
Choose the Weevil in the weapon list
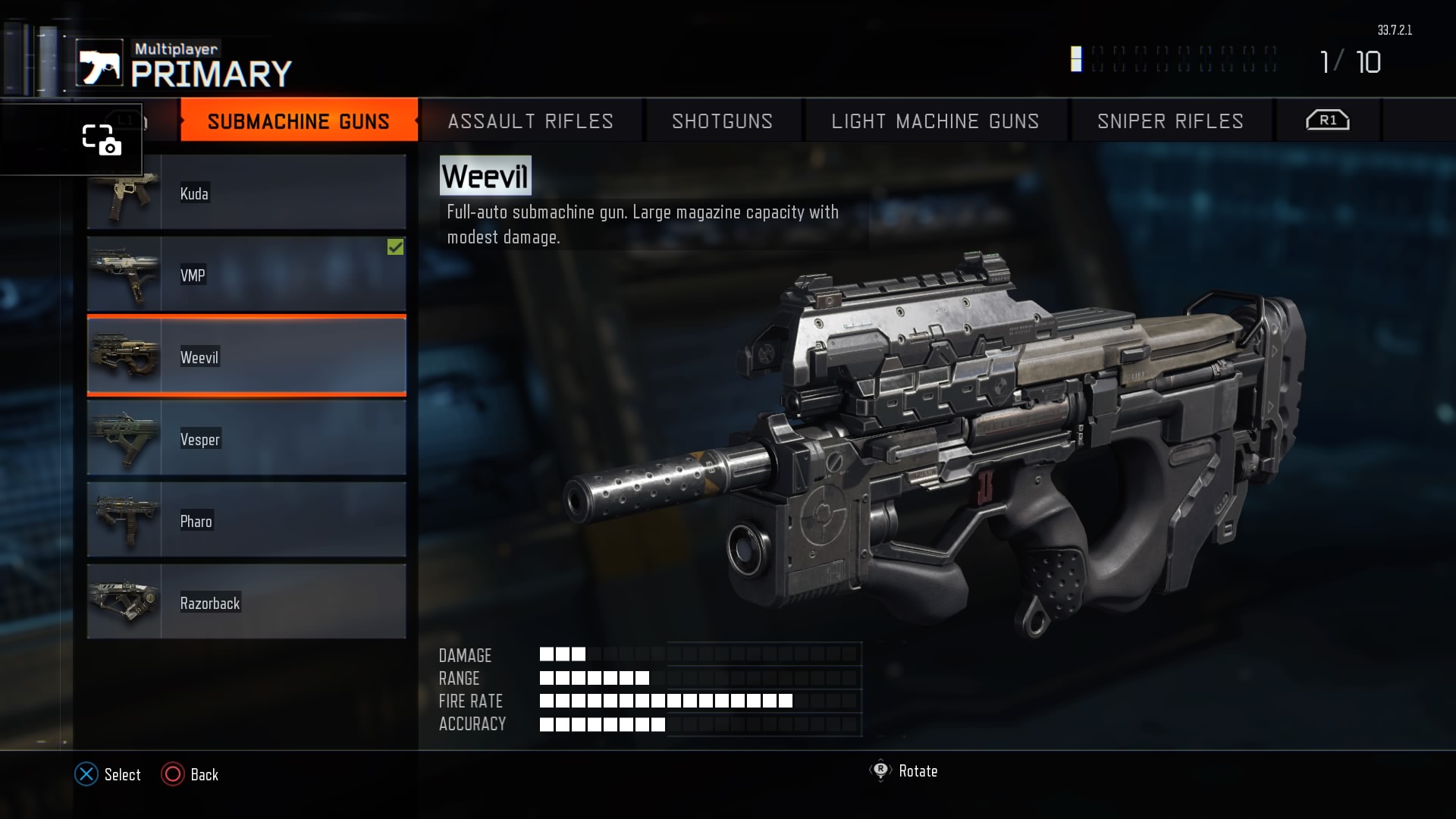(x=246, y=356)
